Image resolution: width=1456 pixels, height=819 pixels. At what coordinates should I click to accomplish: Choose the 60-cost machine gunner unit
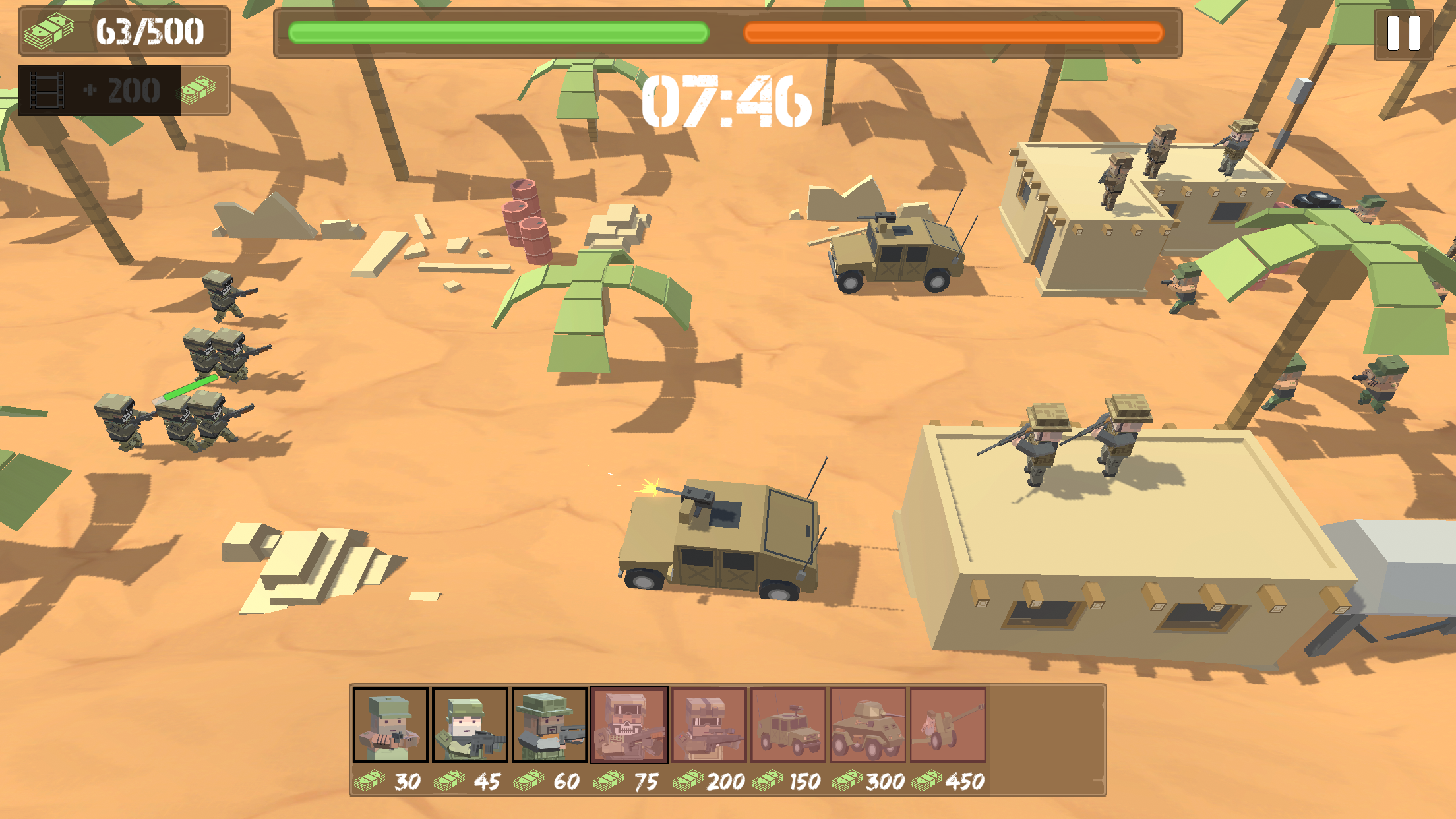549,725
